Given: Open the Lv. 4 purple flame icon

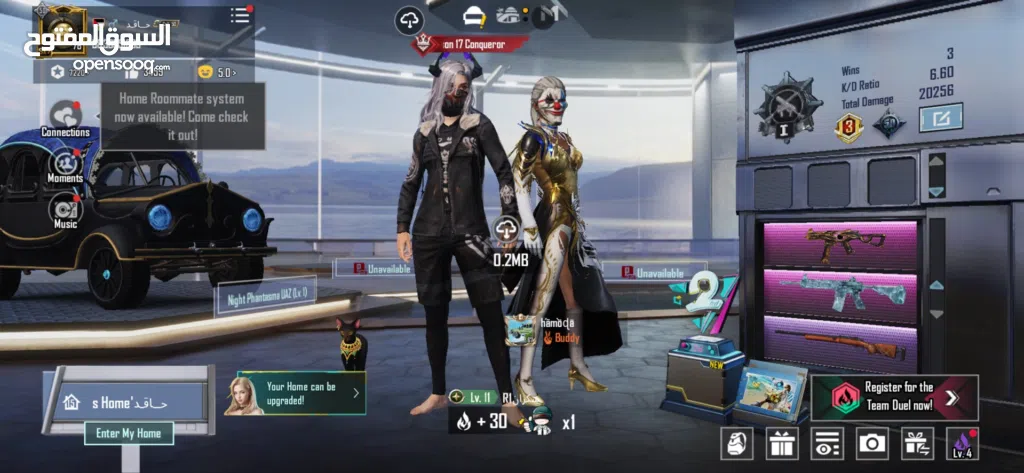Looking at the screenshot, I should [962, 442].
